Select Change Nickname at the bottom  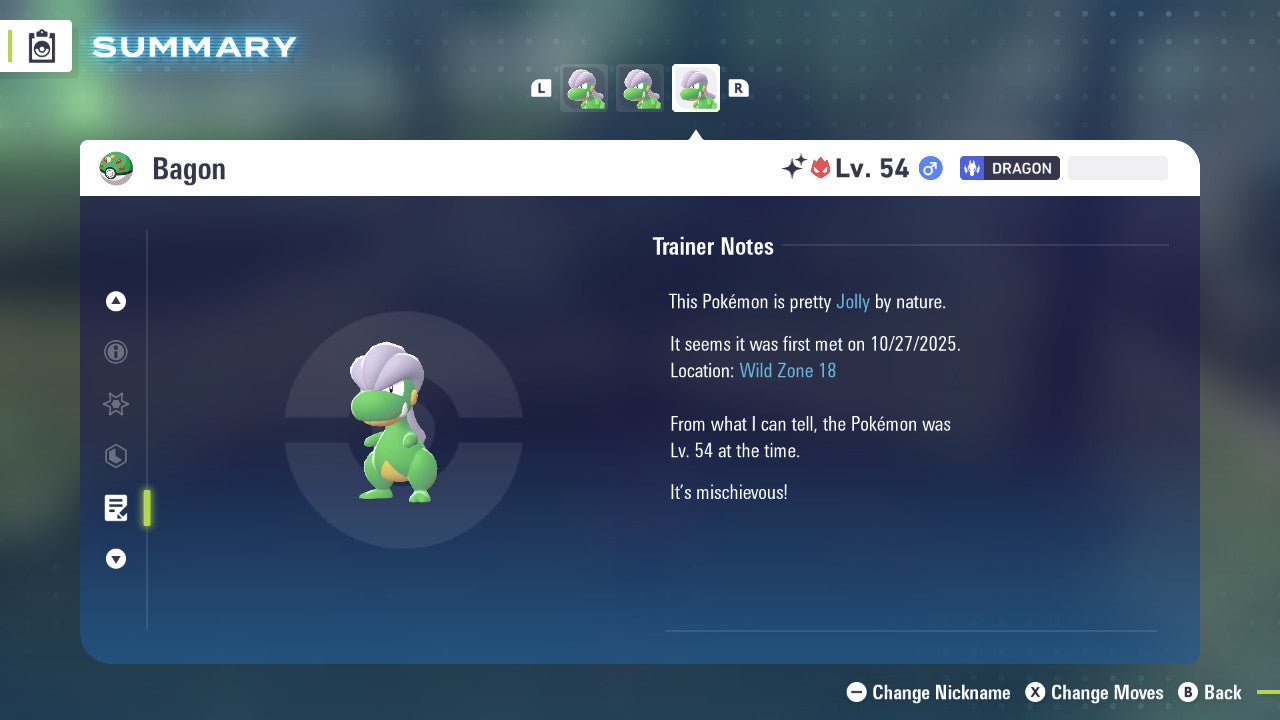coord(928,692)
